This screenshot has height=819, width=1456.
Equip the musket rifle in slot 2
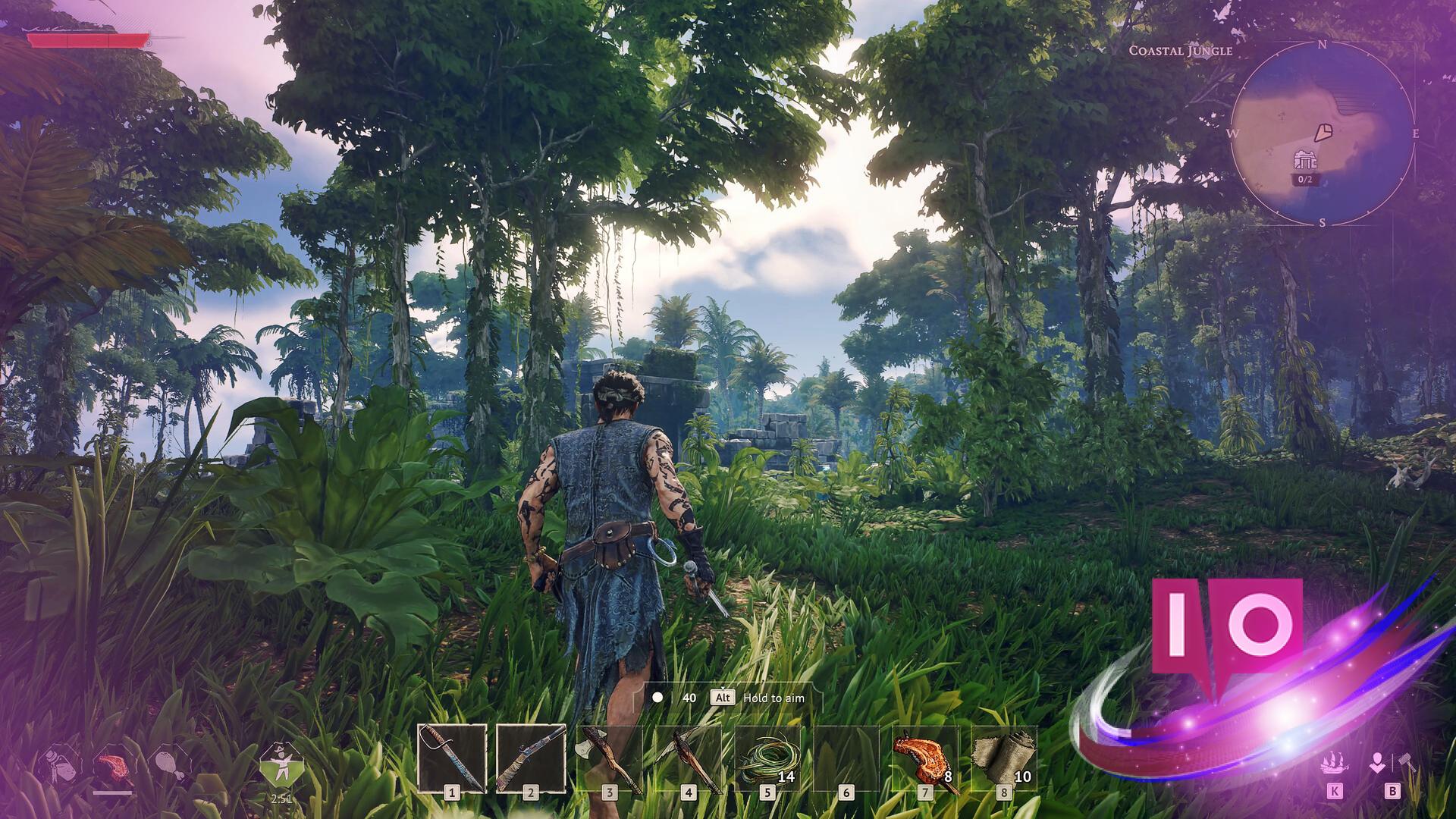(x=531, y=758)
